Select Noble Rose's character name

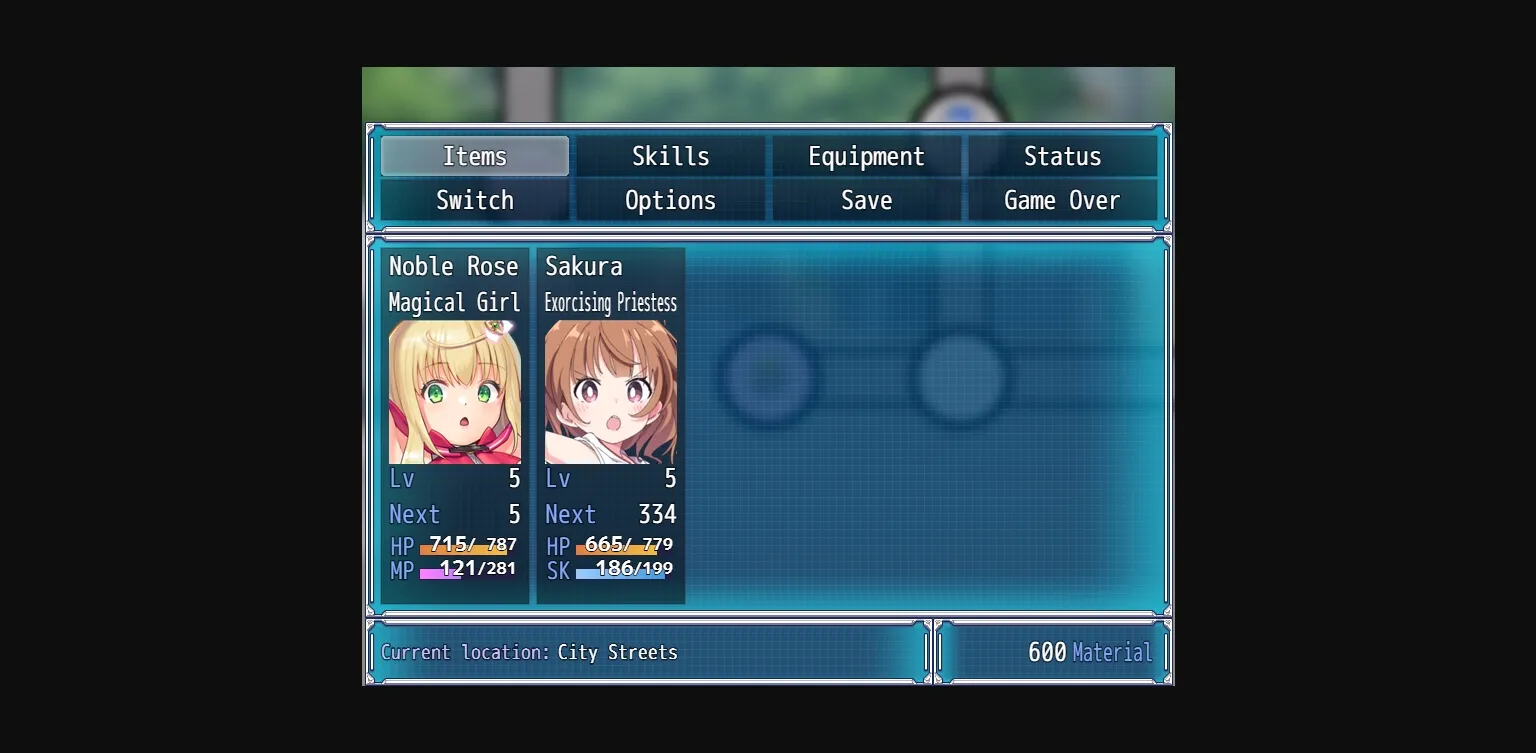click(455, 266)
